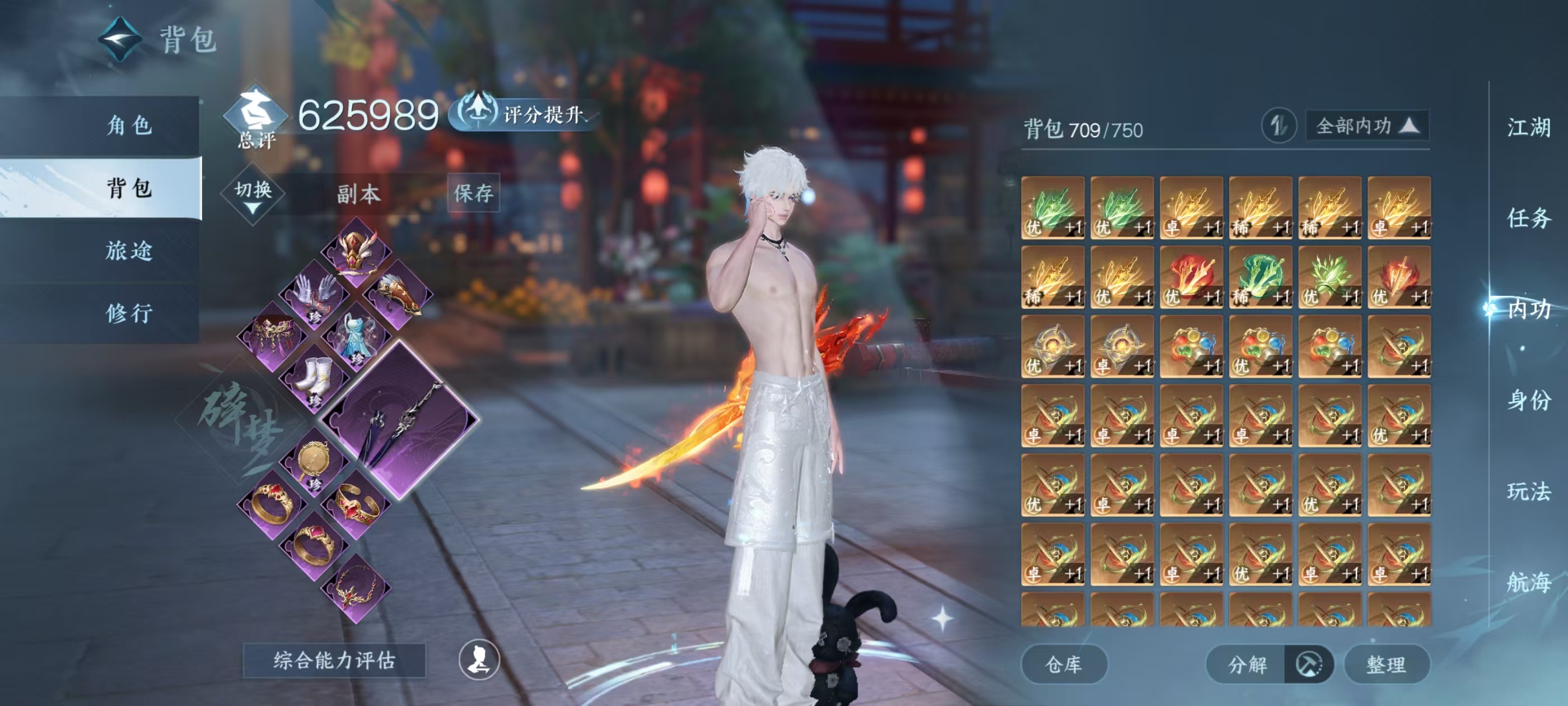The image size is (1568, 706).
Task: Open the 全部内功 filter dropdown
Action: coord(1366,126)
